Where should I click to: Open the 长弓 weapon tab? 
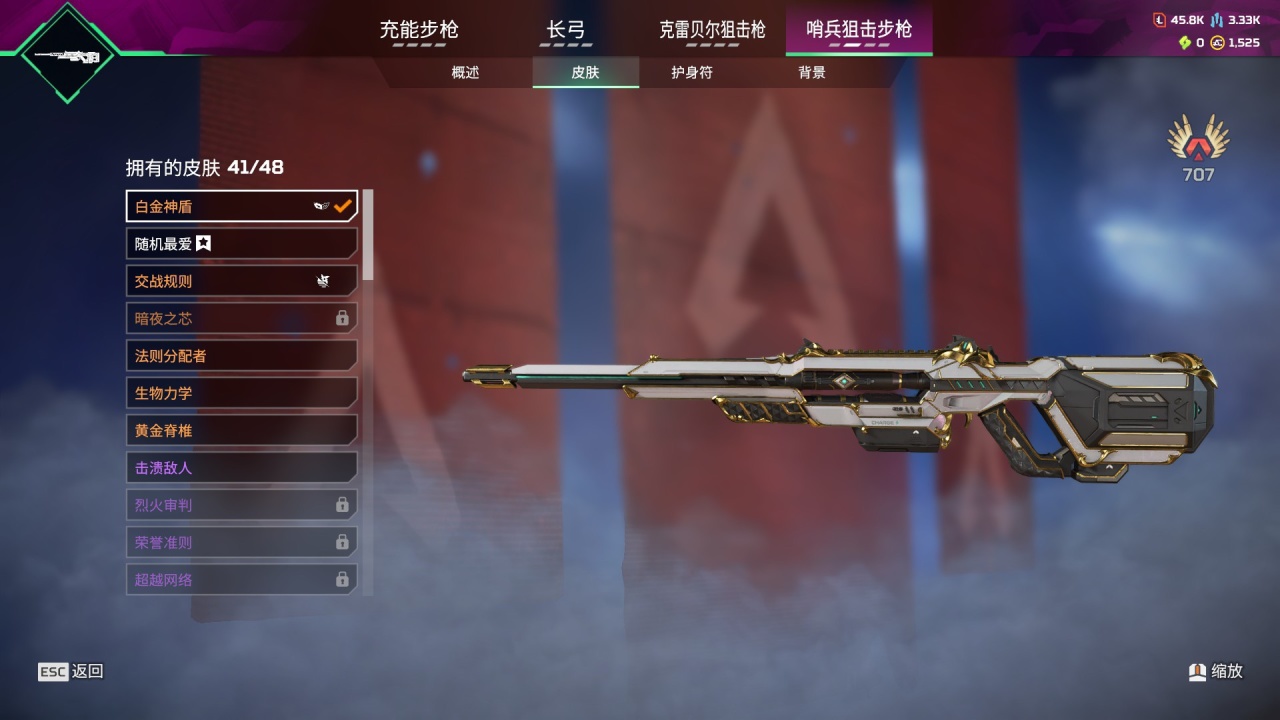[566, 30]
